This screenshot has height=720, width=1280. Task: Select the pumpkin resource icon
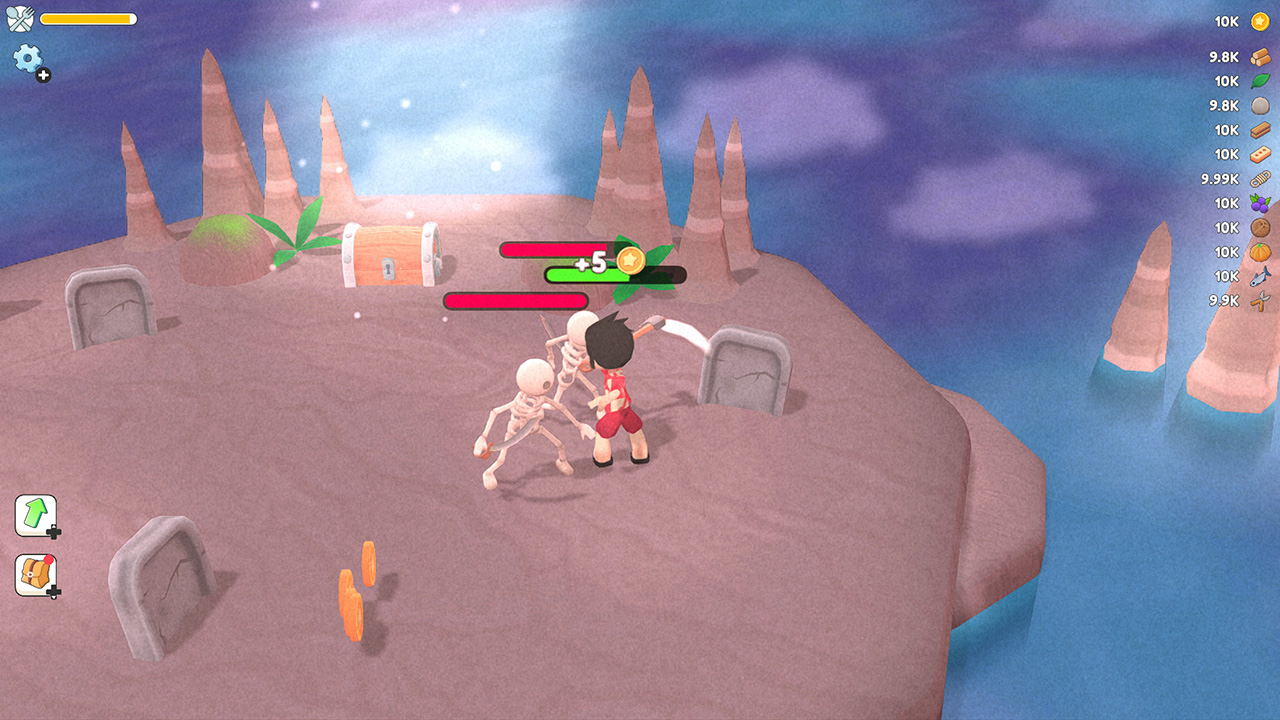coord(1258,251)
